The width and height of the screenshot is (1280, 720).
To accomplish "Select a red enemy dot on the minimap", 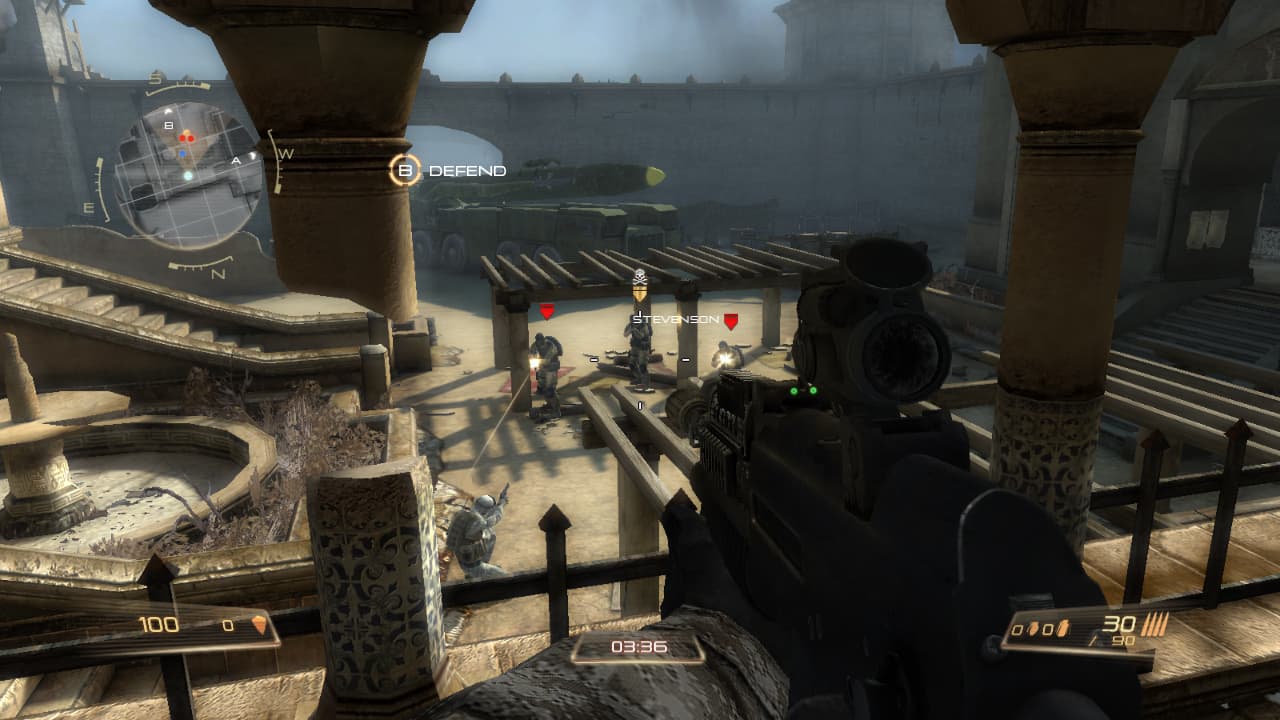I will point(182,138).
